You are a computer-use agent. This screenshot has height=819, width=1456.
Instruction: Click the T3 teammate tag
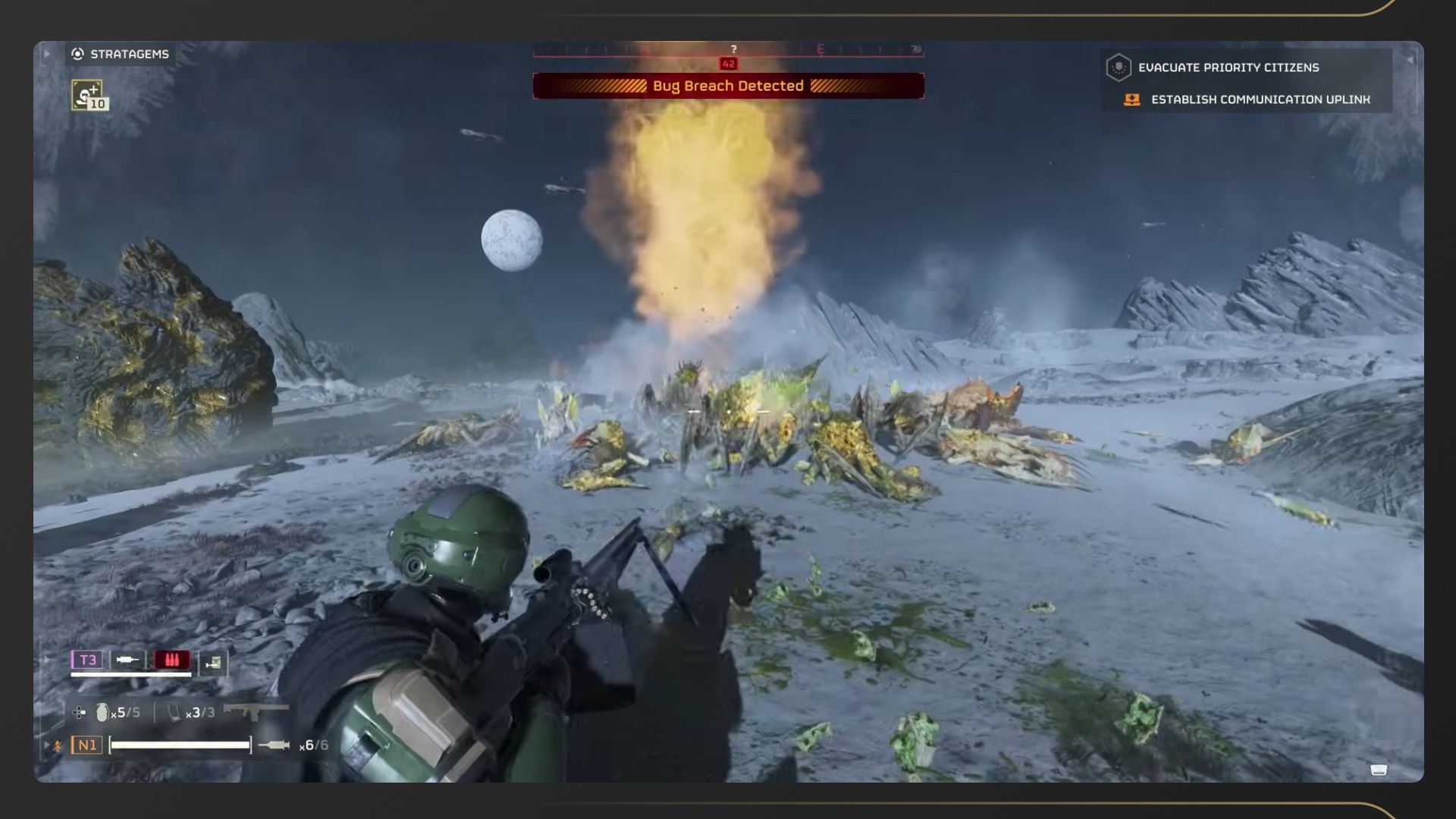tap(88, 660)
